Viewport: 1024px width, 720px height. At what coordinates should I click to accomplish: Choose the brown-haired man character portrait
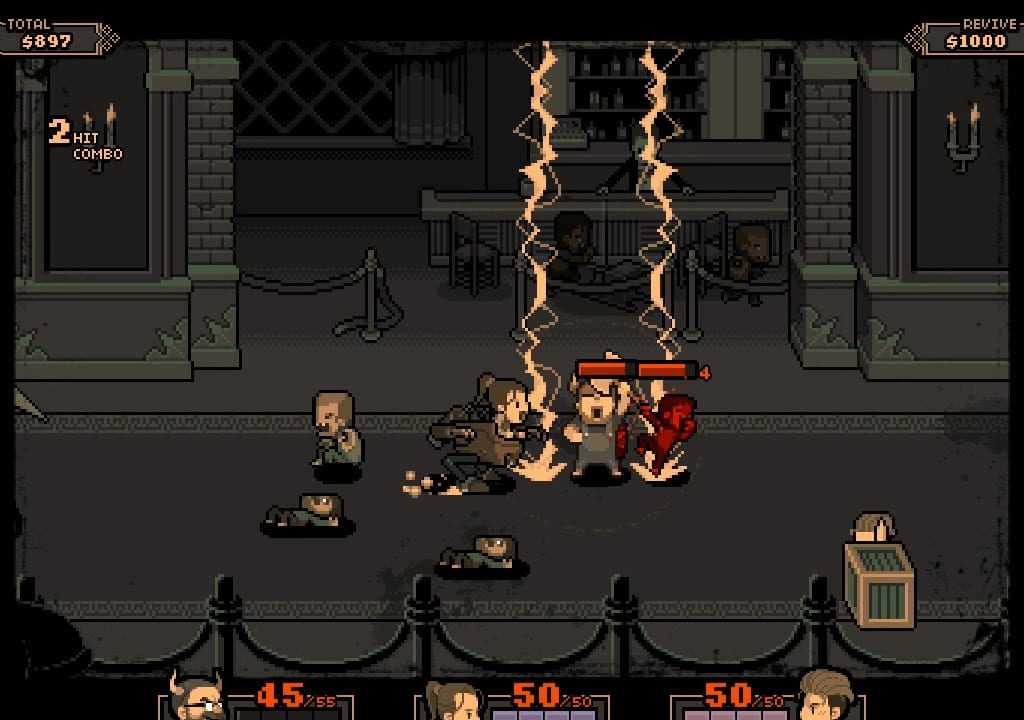pyautogui.click(x=827, y=696)
